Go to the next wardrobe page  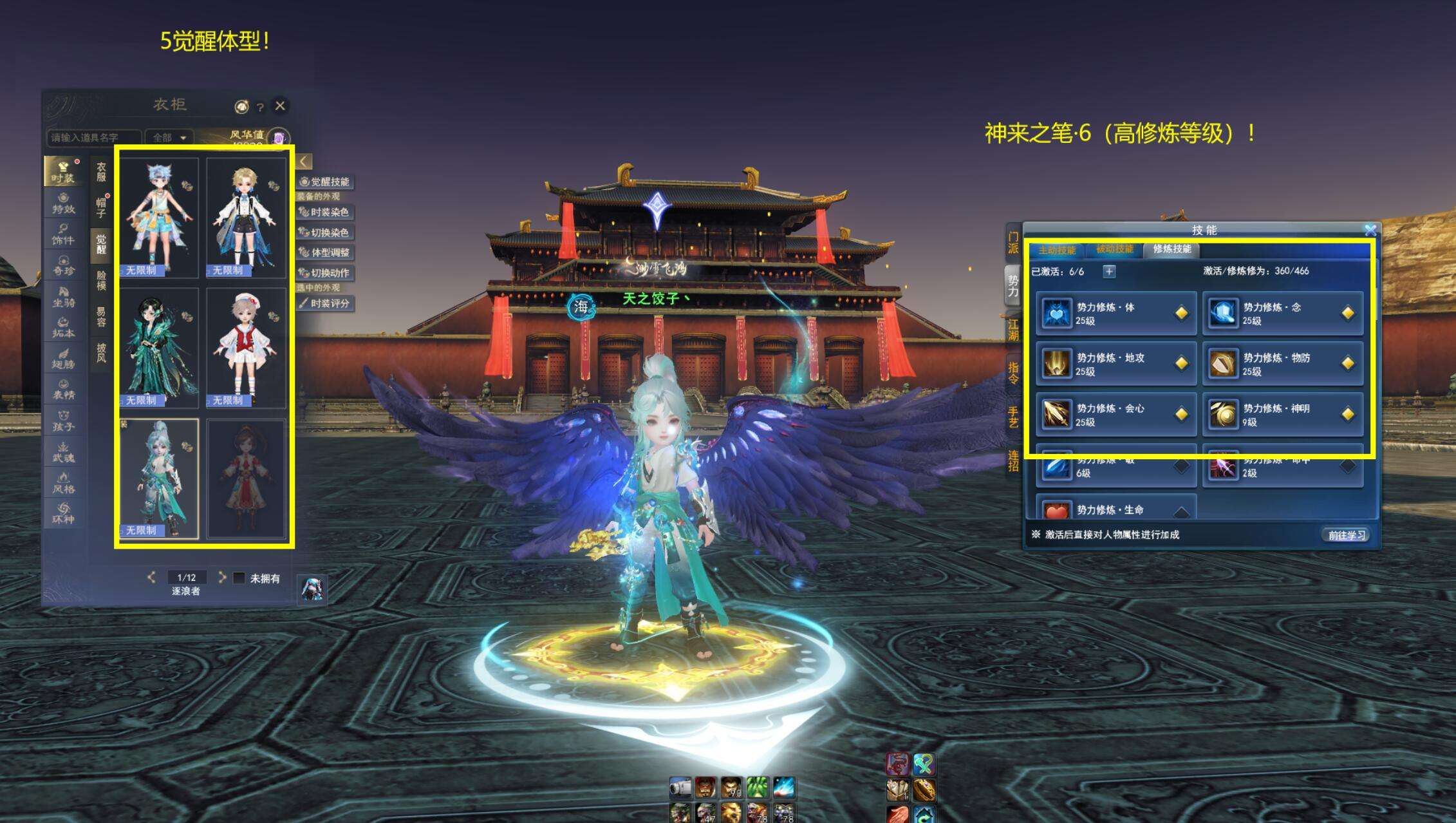[222, 577]
